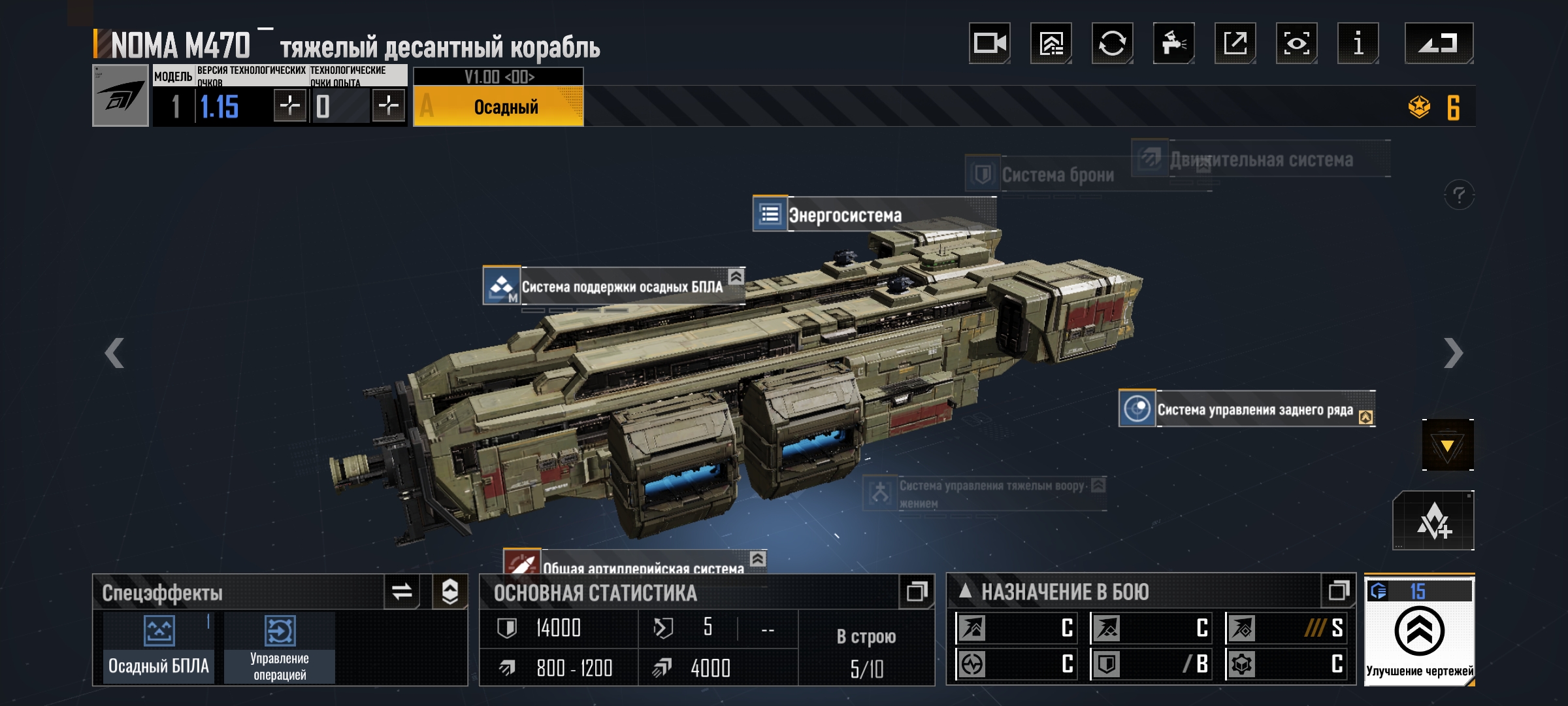The width and height of the screenshot is (1568, 706).
Task: Select Система управления заднего ряда module
Action: pos(1254,409)
